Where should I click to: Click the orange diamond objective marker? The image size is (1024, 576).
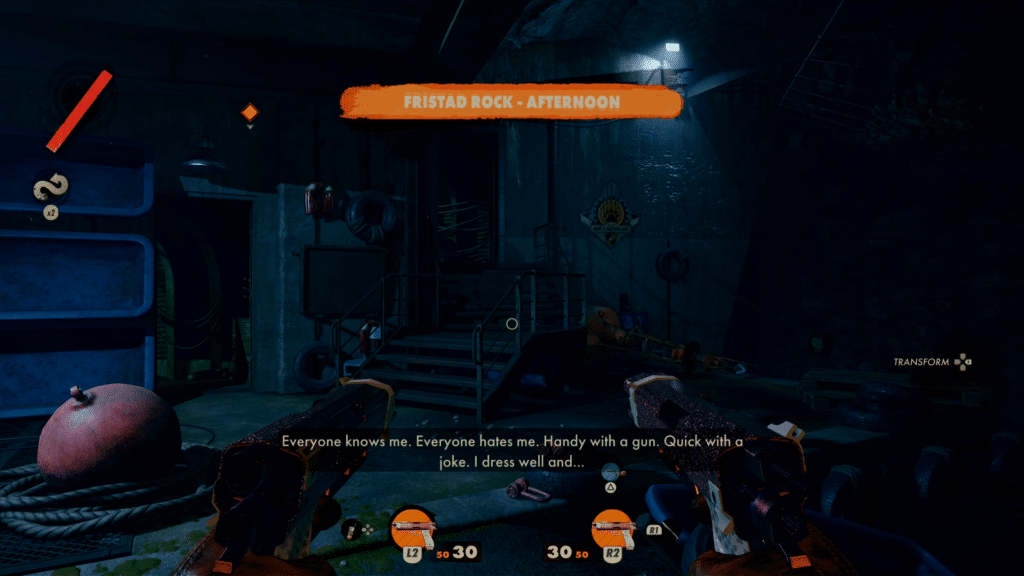coord(250,112)
